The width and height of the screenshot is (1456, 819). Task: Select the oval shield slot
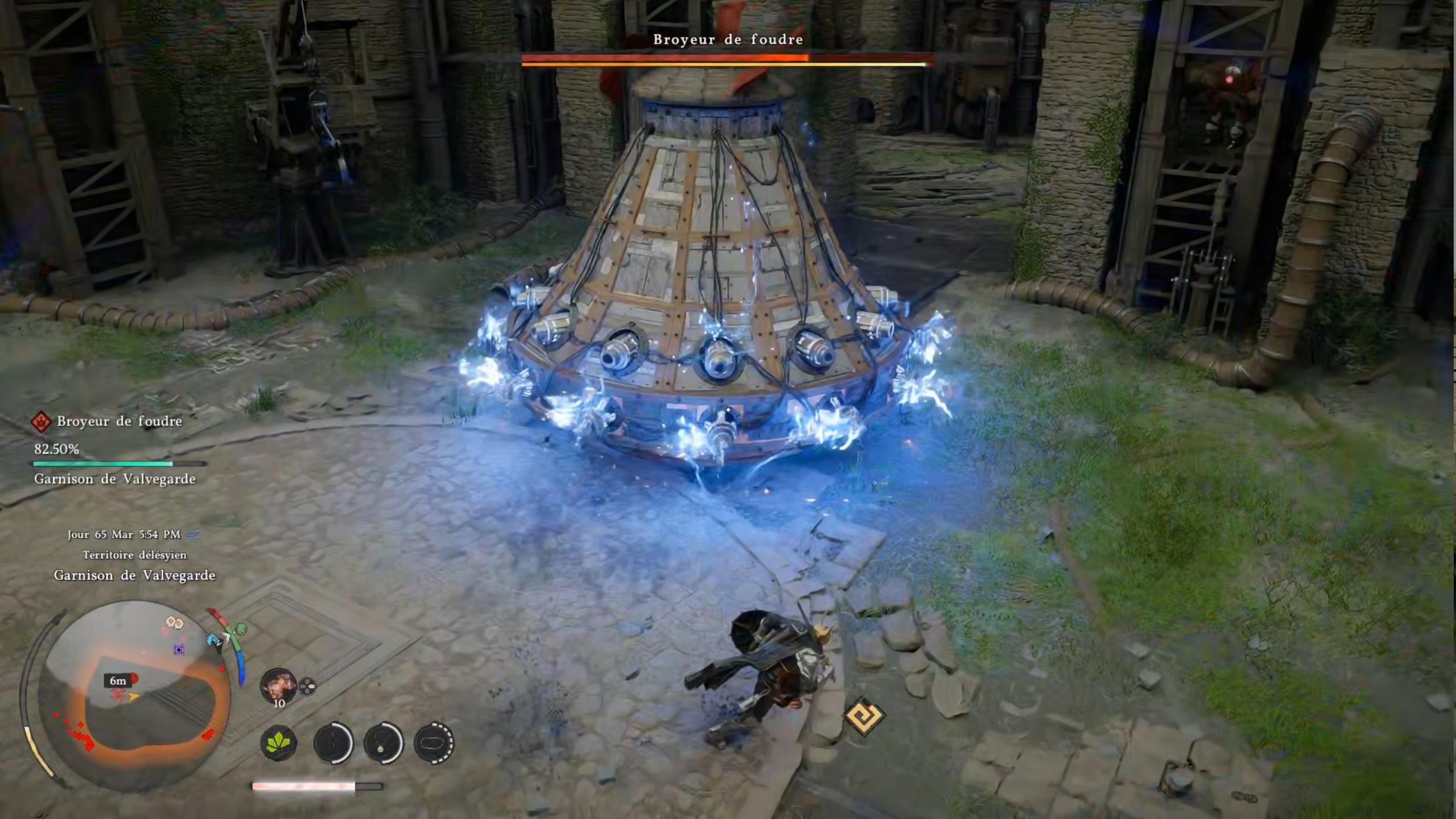434,742
